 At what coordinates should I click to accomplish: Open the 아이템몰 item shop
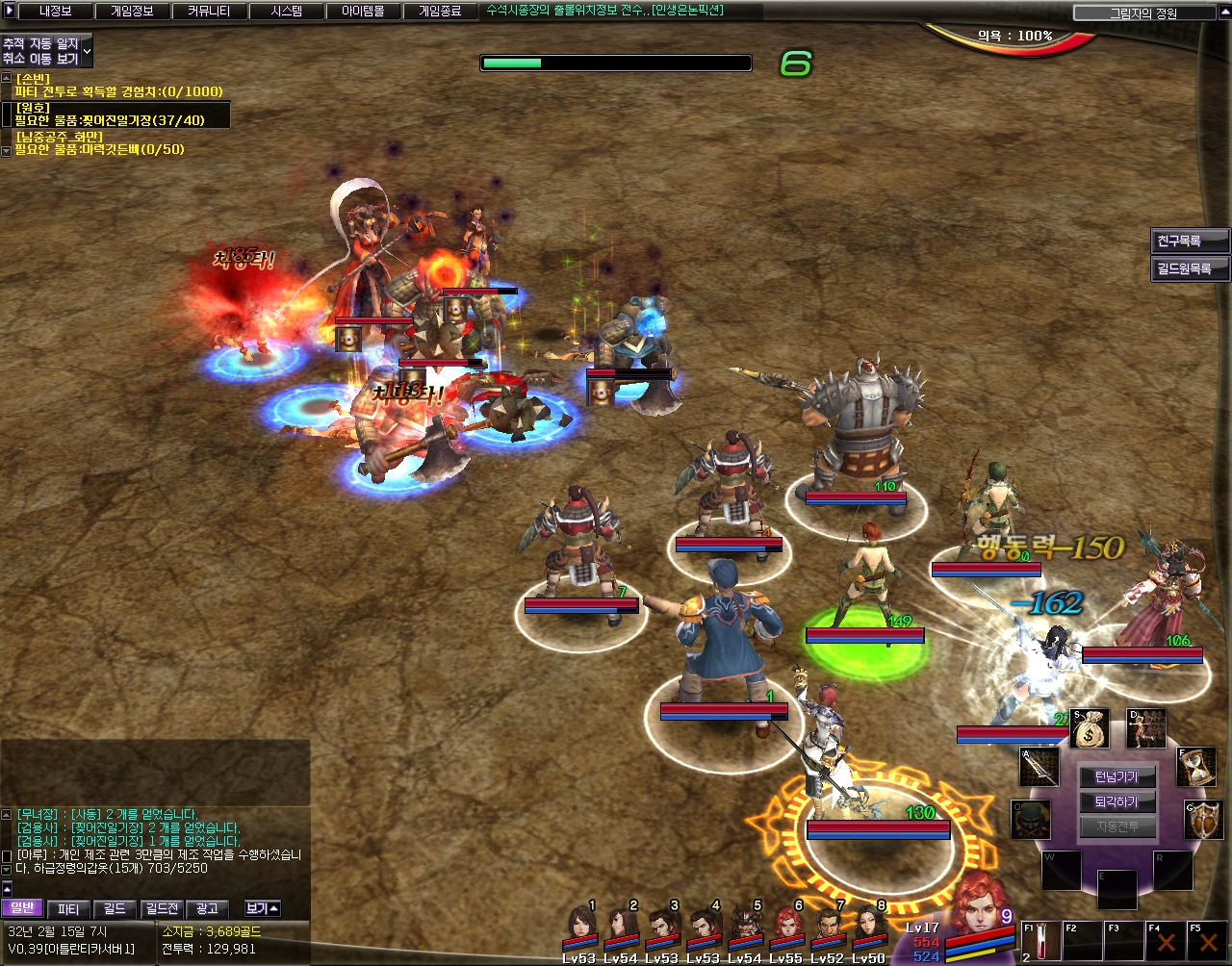point(362,12)
